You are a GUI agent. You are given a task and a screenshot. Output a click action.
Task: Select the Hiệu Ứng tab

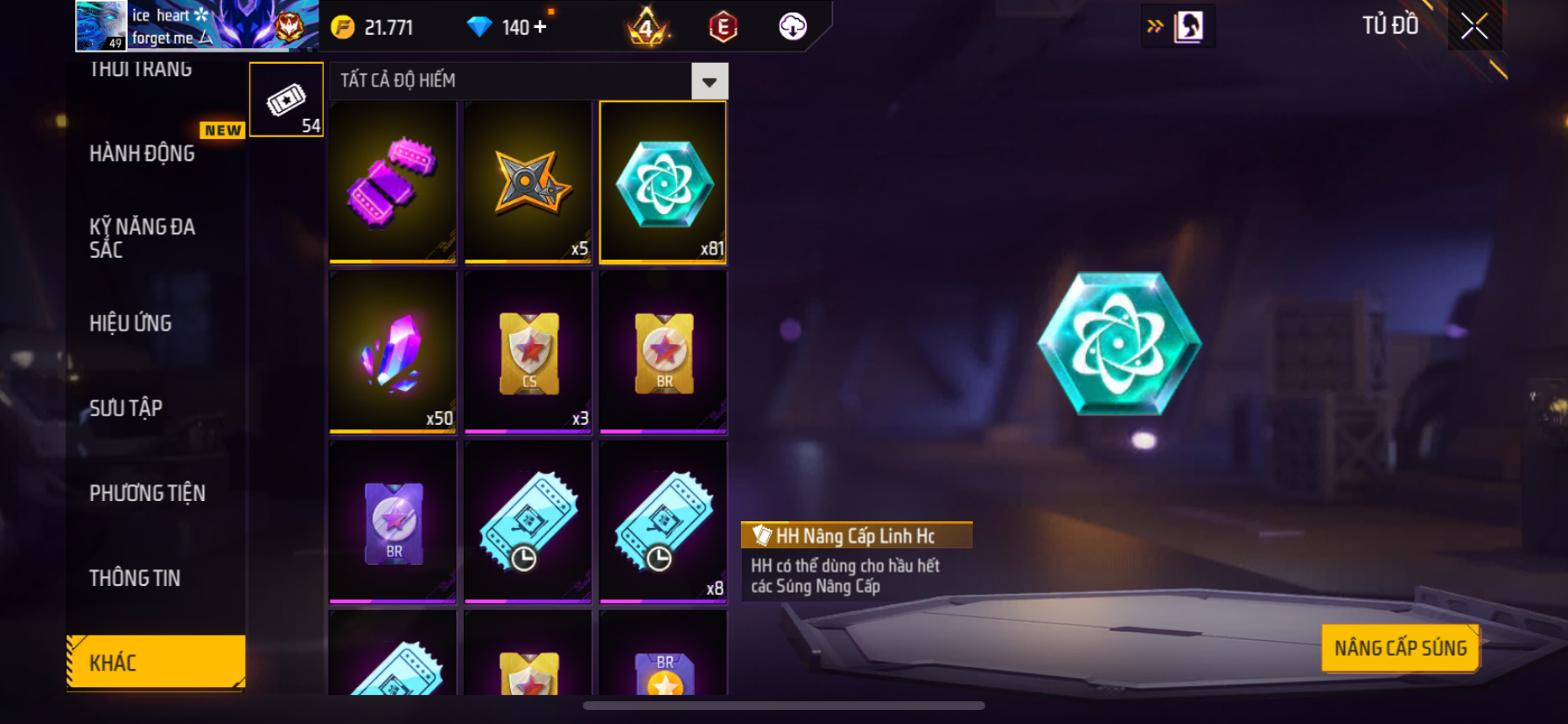(x=131, y=324)
